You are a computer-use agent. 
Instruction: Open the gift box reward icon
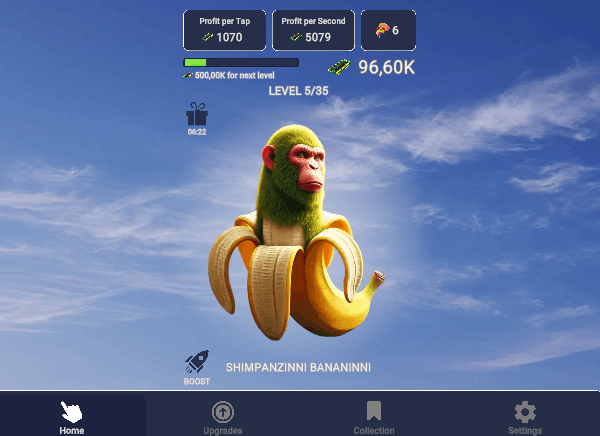click(x=197, y=116)
